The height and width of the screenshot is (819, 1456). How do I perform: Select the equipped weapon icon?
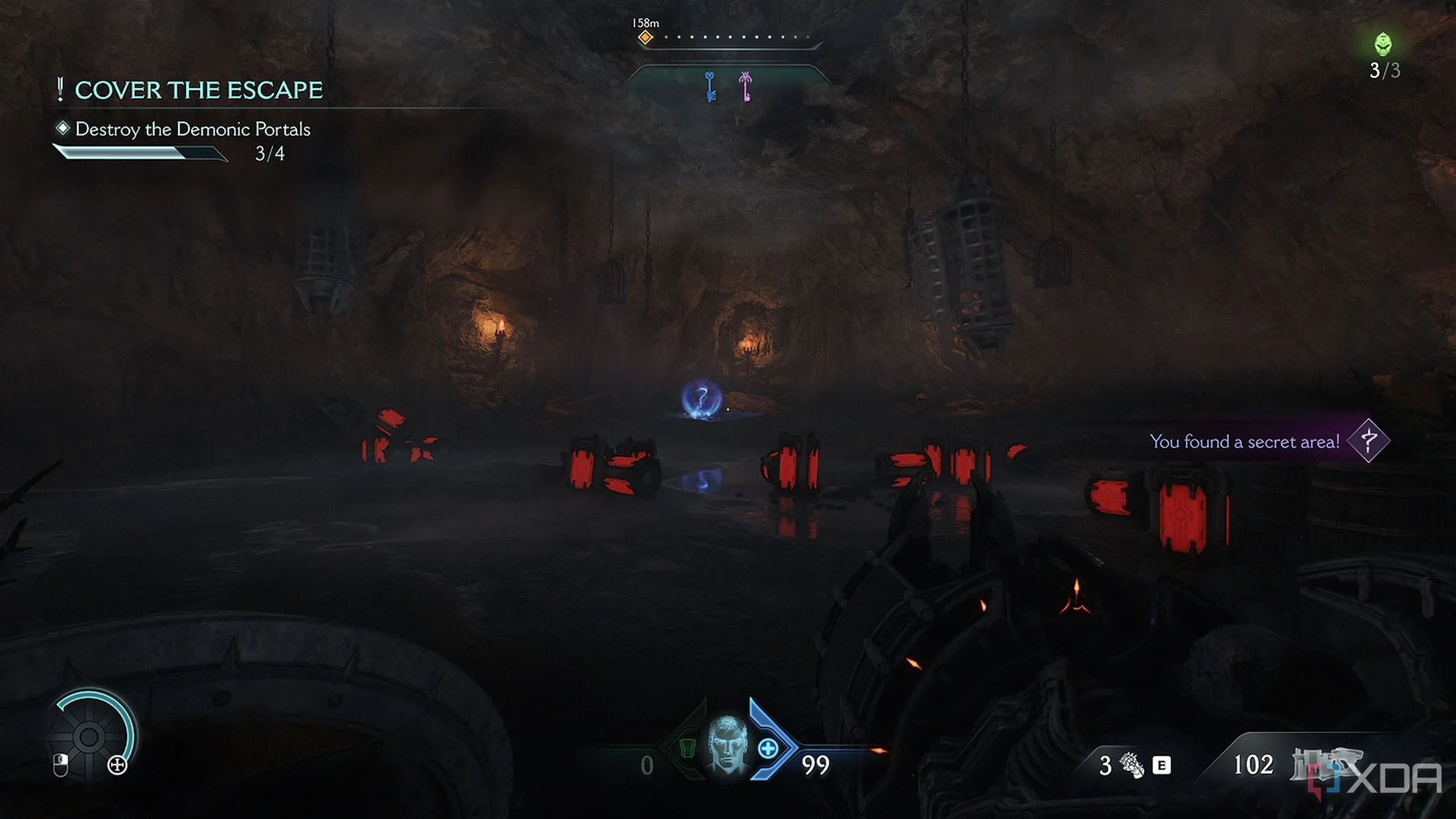pos(1325,762)
